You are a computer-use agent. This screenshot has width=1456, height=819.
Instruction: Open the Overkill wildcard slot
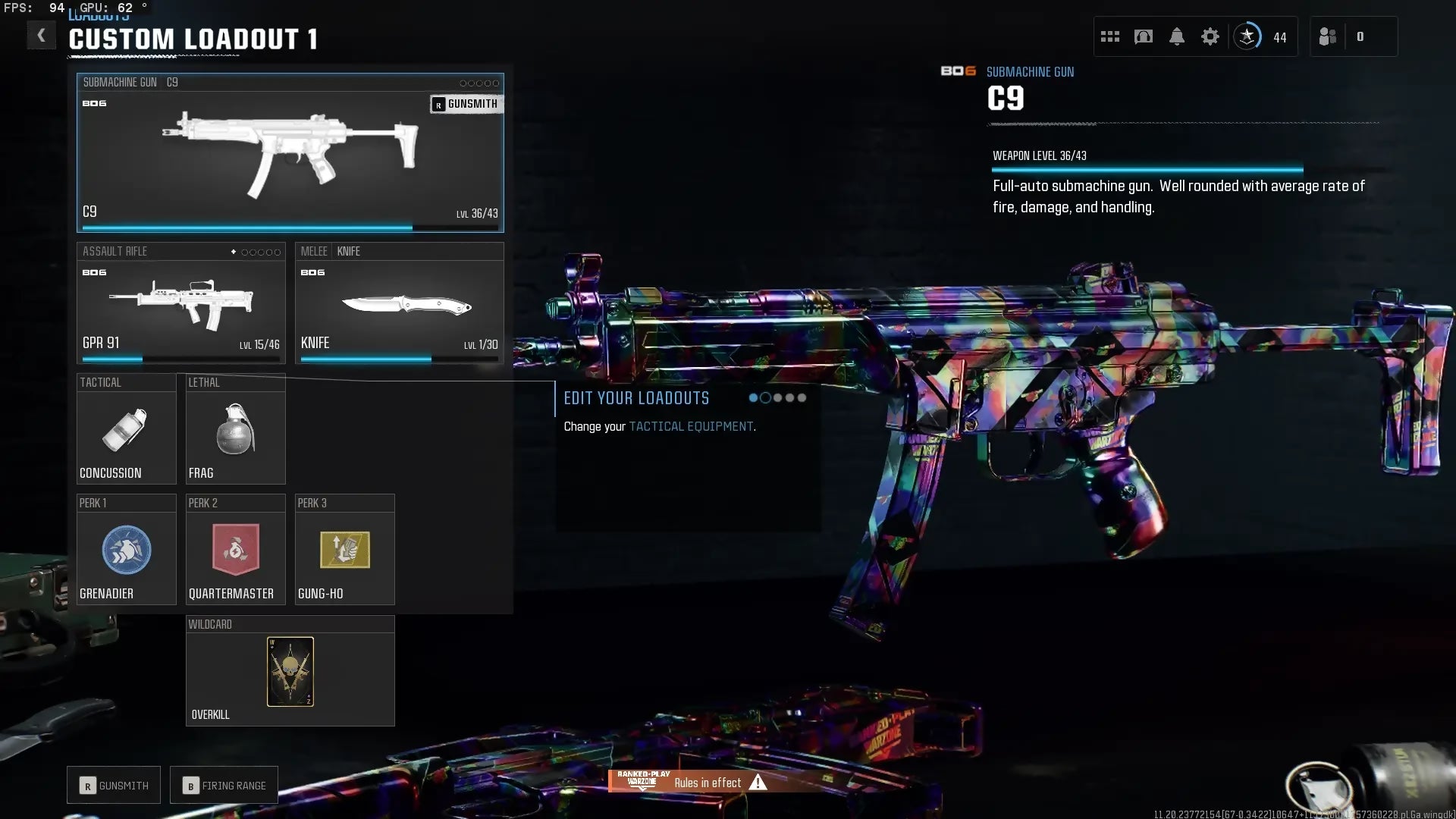click(290, 671)
